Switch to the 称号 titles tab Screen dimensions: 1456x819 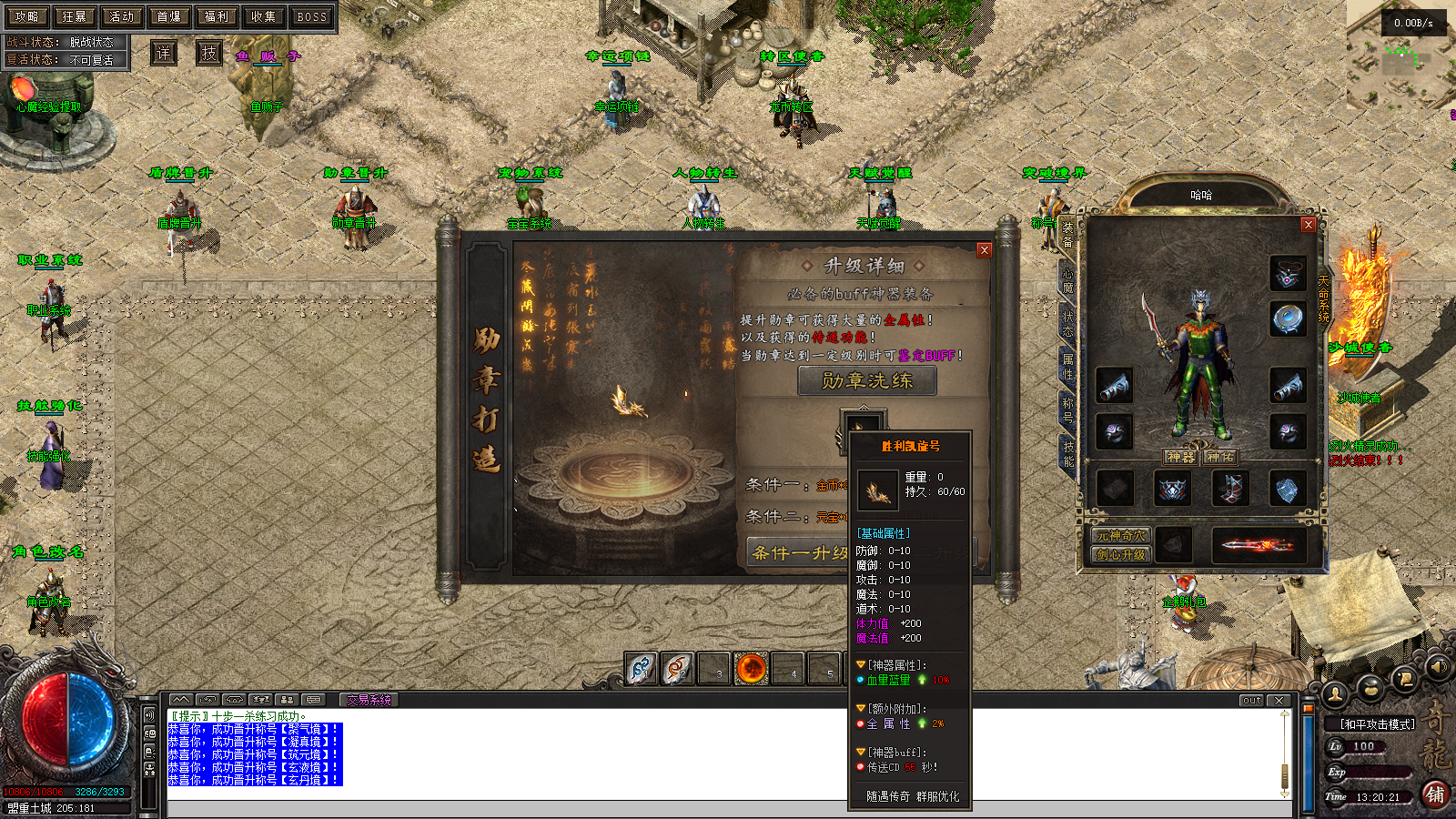click(1068, 409)
